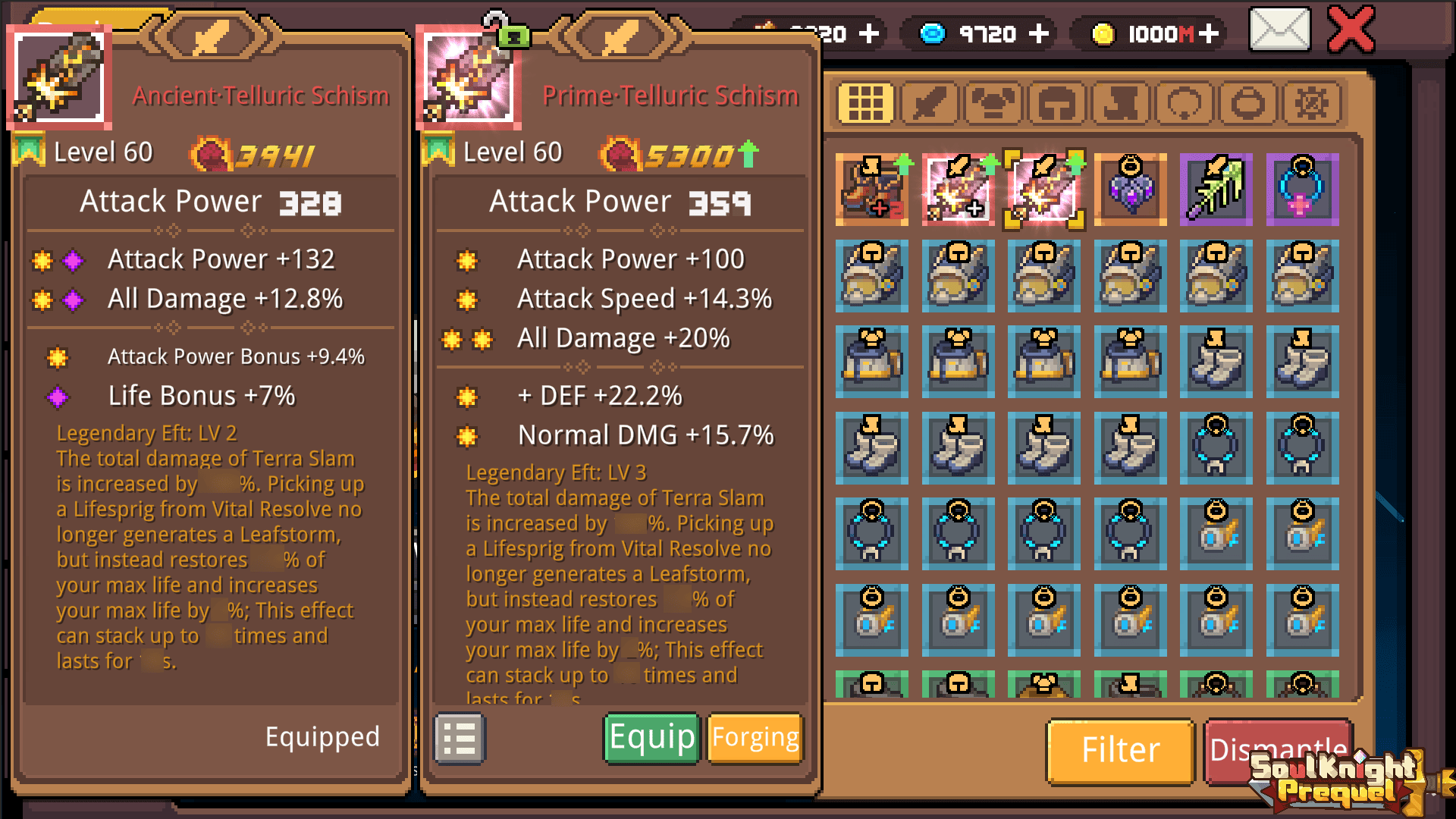Select the purple heart amulet item
The height and width of the screenshot is (819, 1456).
pos(1130,190)
